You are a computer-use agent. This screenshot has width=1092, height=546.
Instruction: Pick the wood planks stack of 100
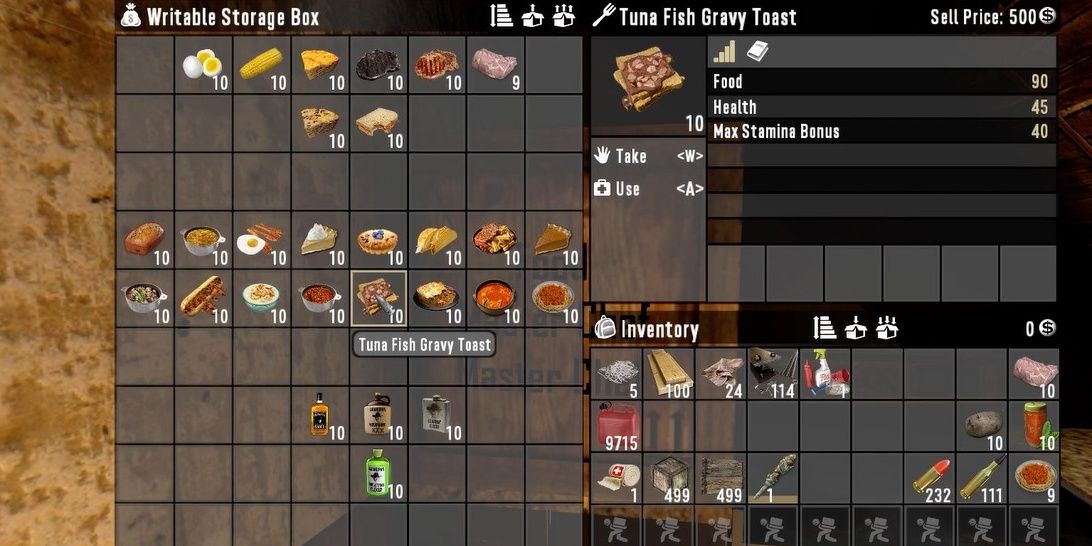coord(669,374)
